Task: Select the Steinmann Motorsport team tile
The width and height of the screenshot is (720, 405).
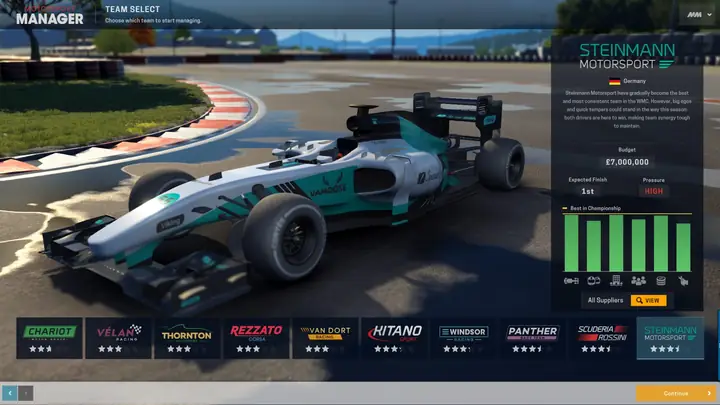Action: tap(670, 338)
